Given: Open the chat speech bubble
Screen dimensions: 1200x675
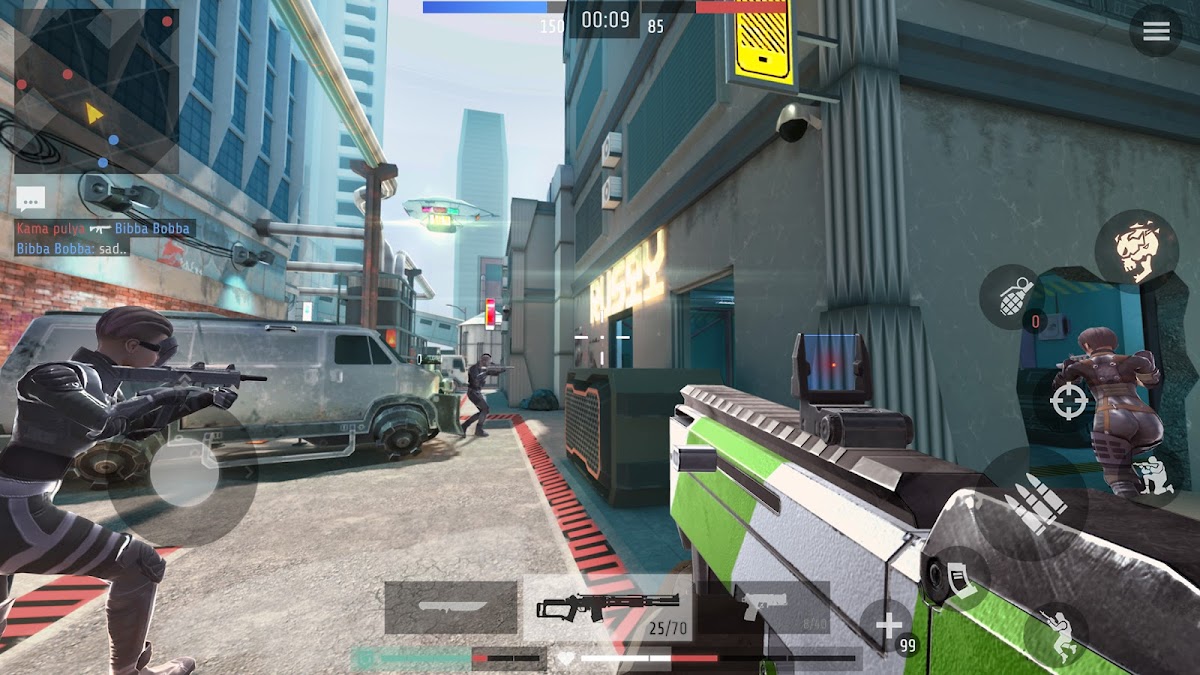Looking at the screenshot, I should click(30, 198).
